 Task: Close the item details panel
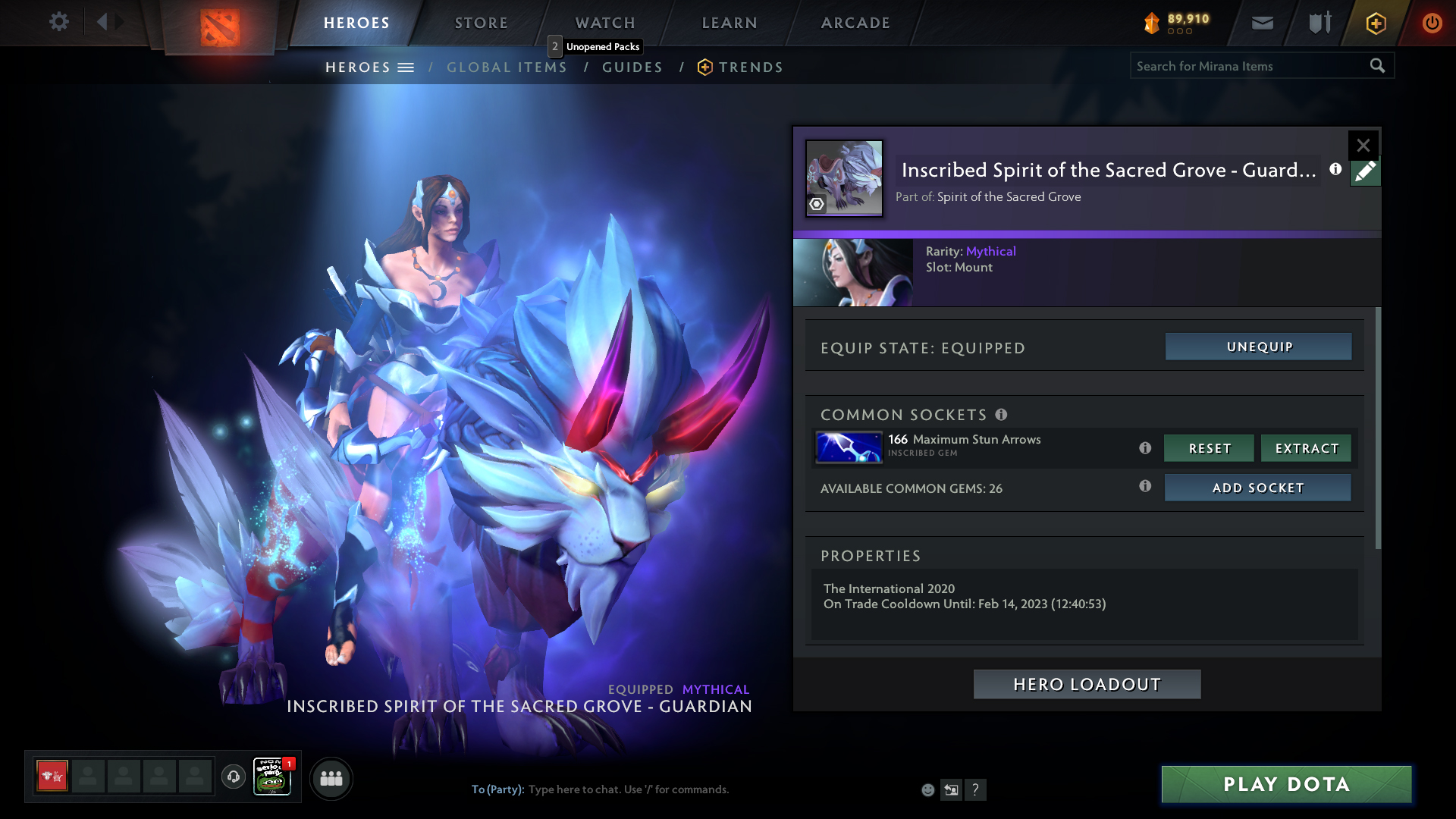coord(1363,145)
